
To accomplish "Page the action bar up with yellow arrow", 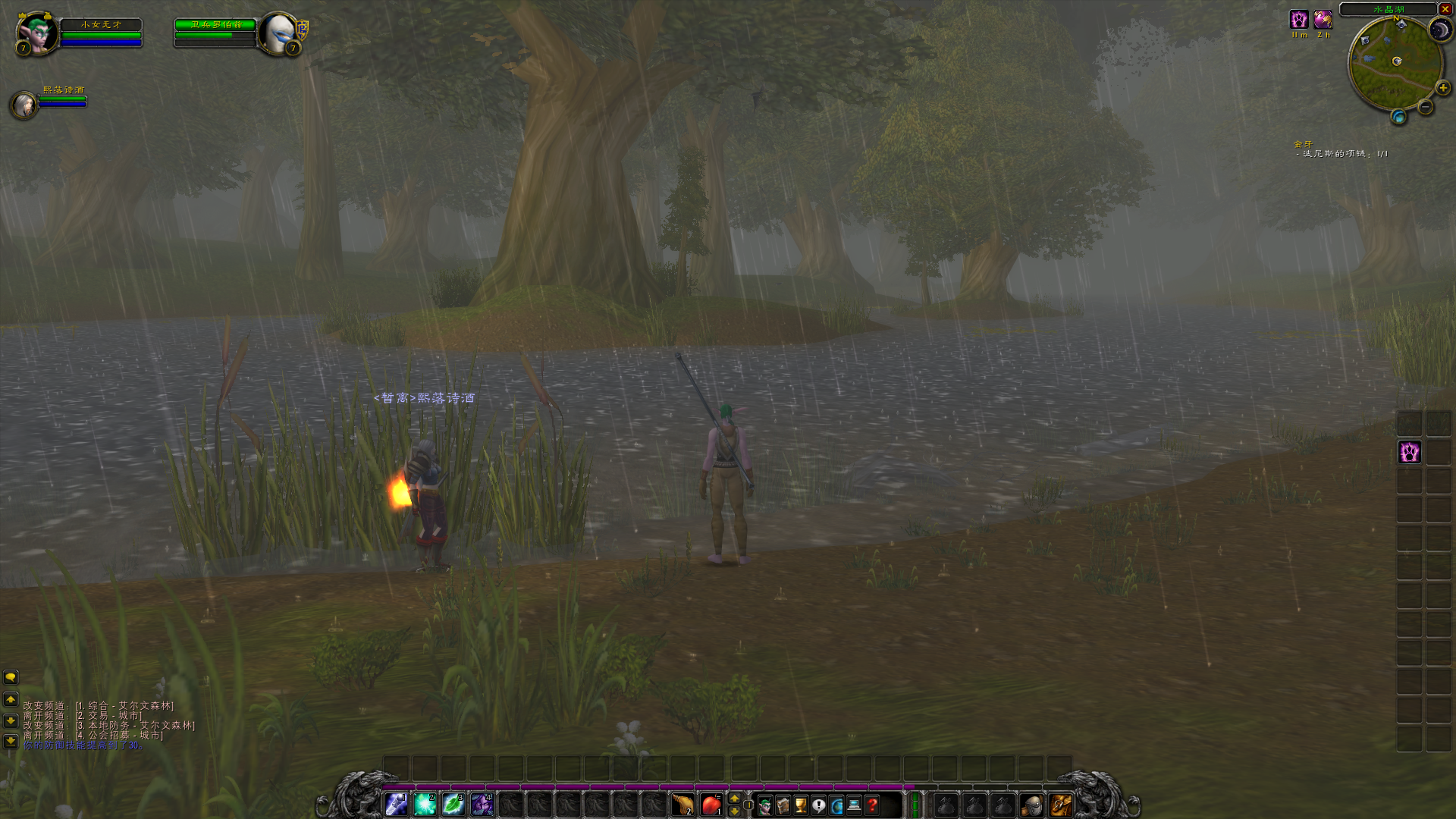I will pos(734,799).
